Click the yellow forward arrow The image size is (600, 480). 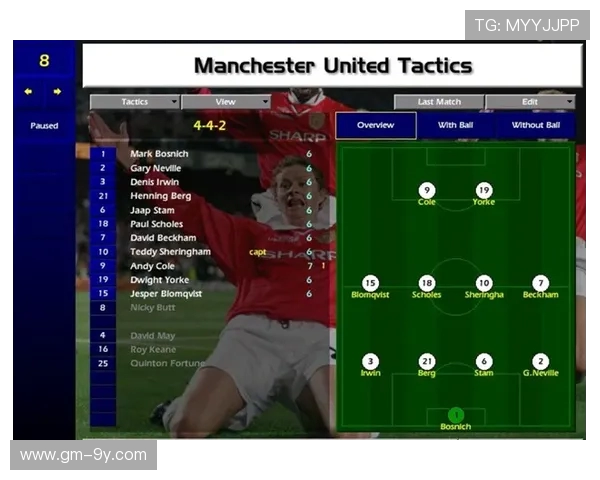[57, 92]
